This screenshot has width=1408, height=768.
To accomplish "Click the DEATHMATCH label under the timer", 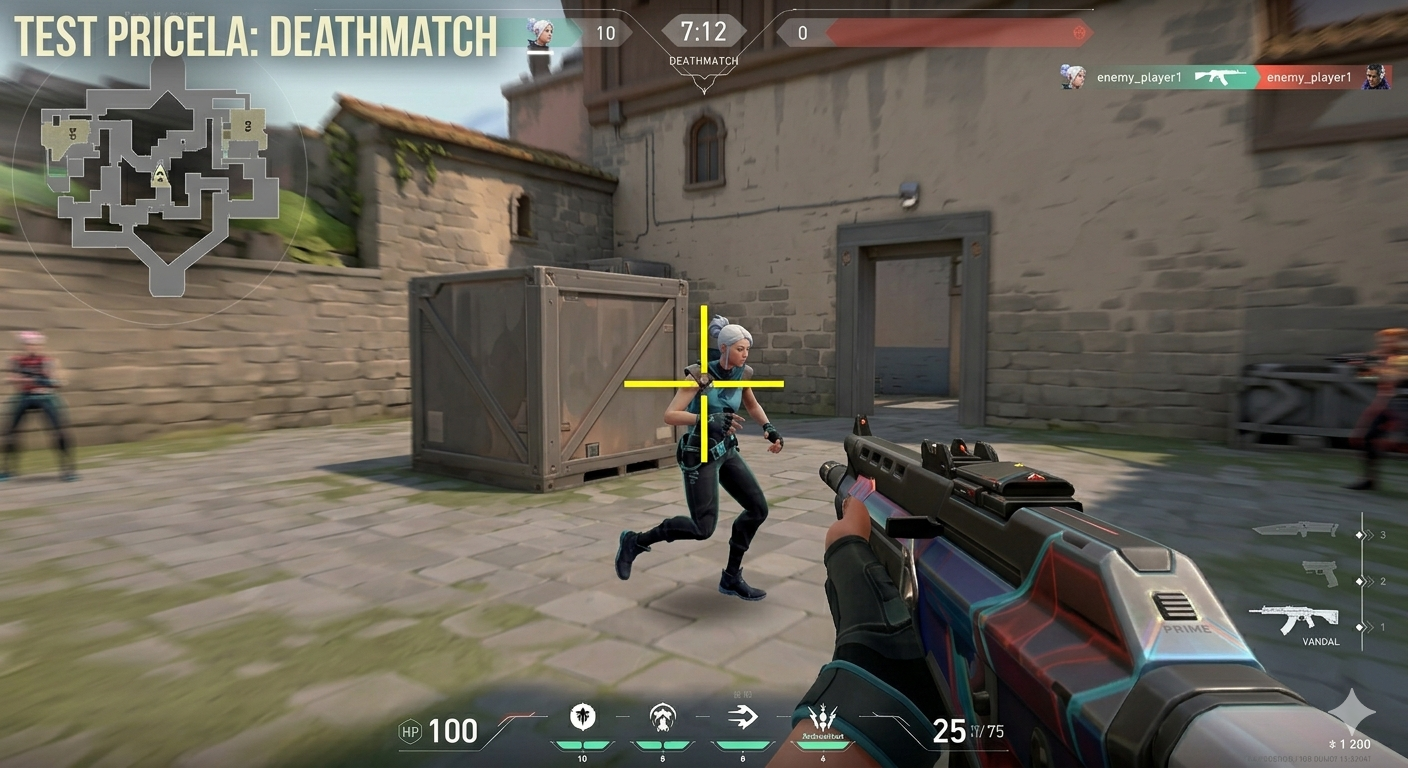I will (x=703, y=61).
